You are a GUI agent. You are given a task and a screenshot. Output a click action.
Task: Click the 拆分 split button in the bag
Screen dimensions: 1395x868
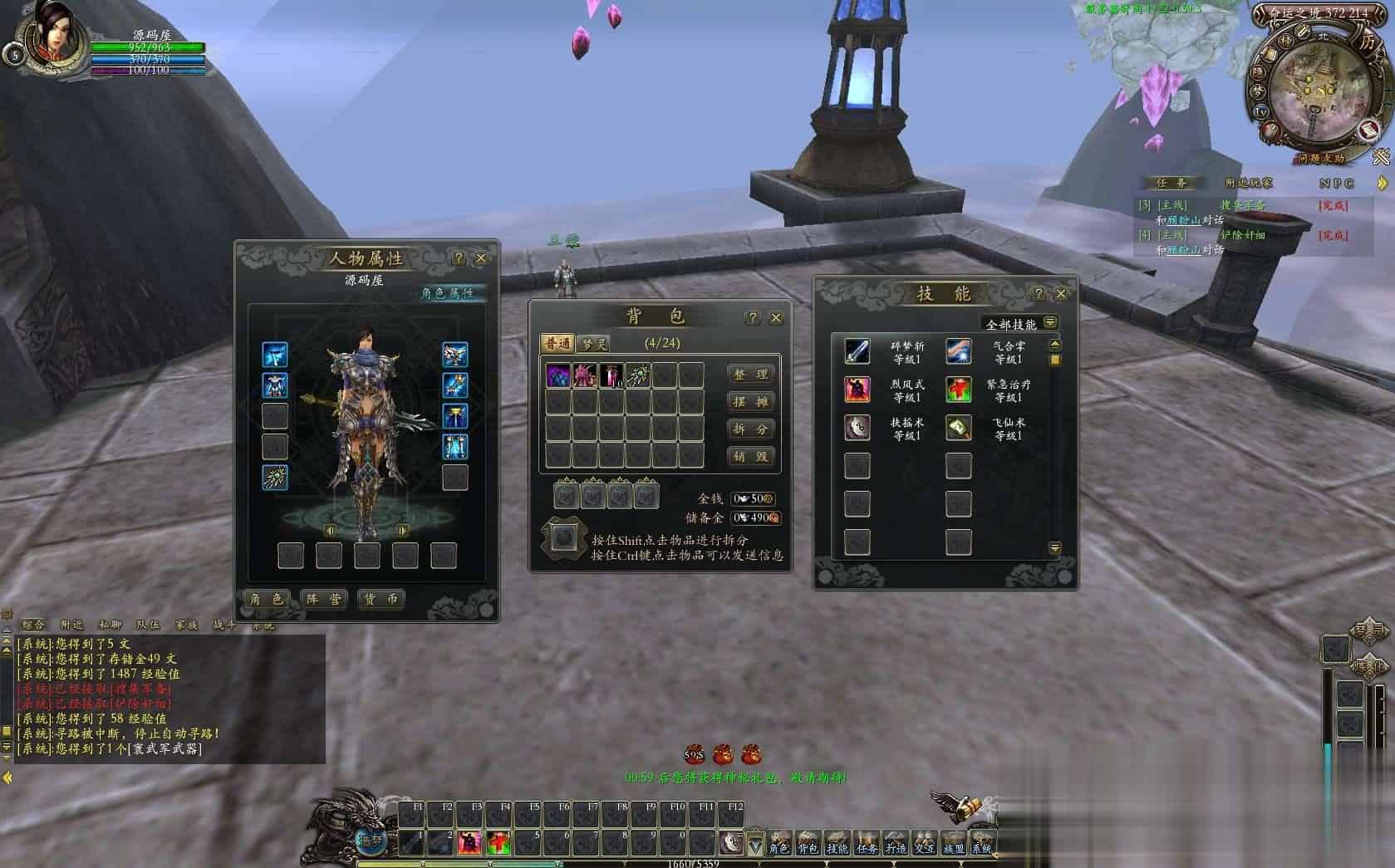750,429
